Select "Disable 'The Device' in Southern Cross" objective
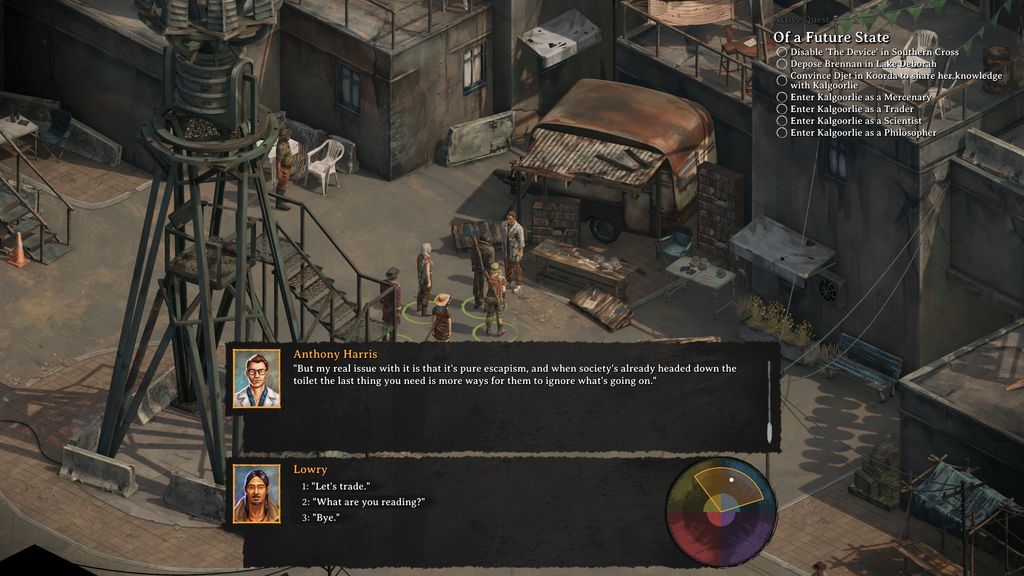This screenshot has height=576, width=1024. pyautogui.click(x=874, y=52)
